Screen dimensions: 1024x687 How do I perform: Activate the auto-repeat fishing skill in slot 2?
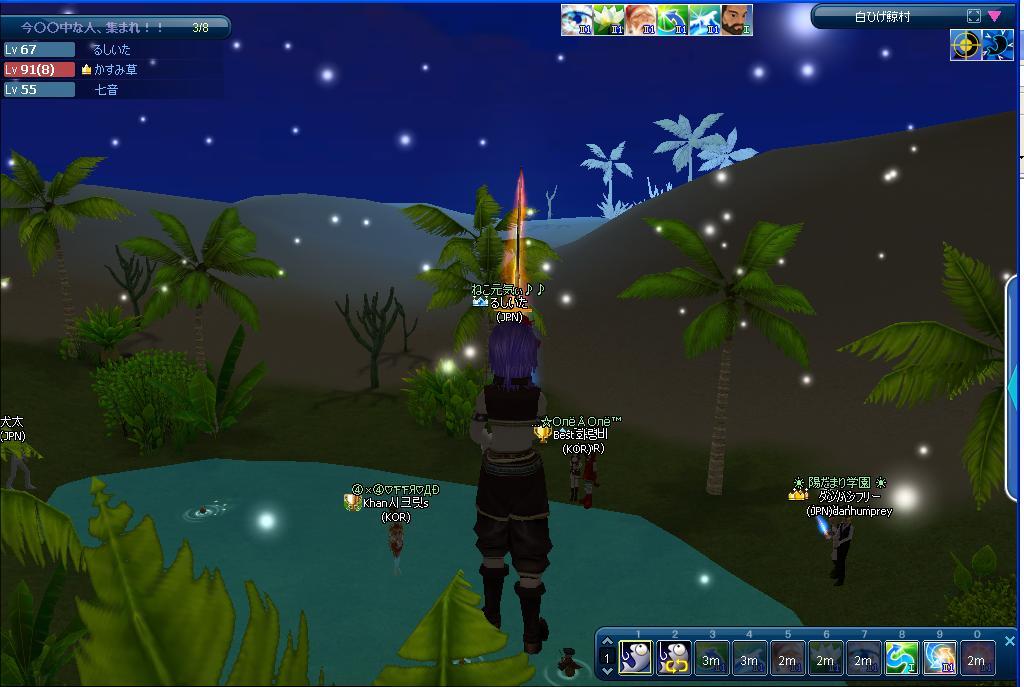click(x=673, y=658)
